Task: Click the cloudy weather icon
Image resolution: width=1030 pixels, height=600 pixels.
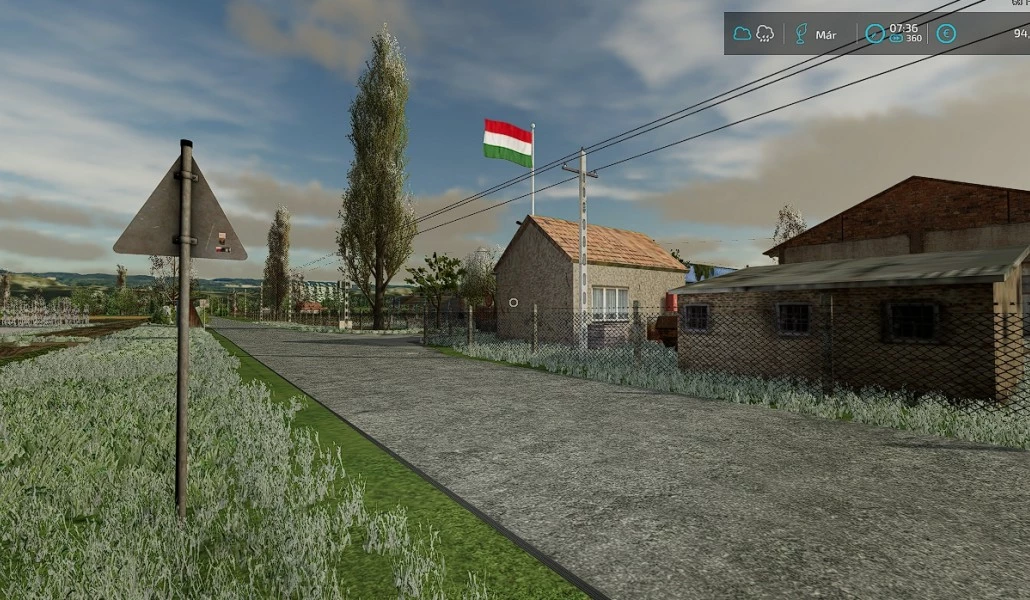Action: tap(742, 34)
